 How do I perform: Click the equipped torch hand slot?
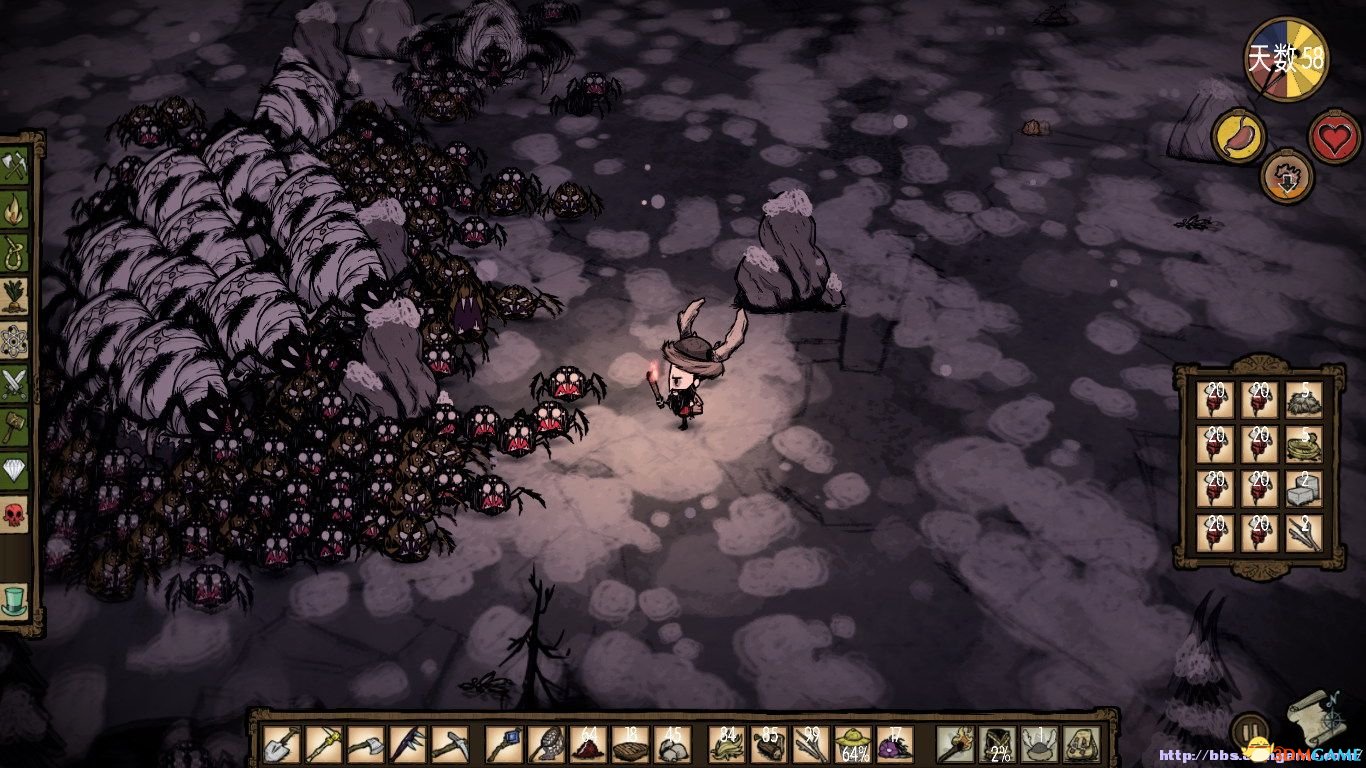[955, 744]
